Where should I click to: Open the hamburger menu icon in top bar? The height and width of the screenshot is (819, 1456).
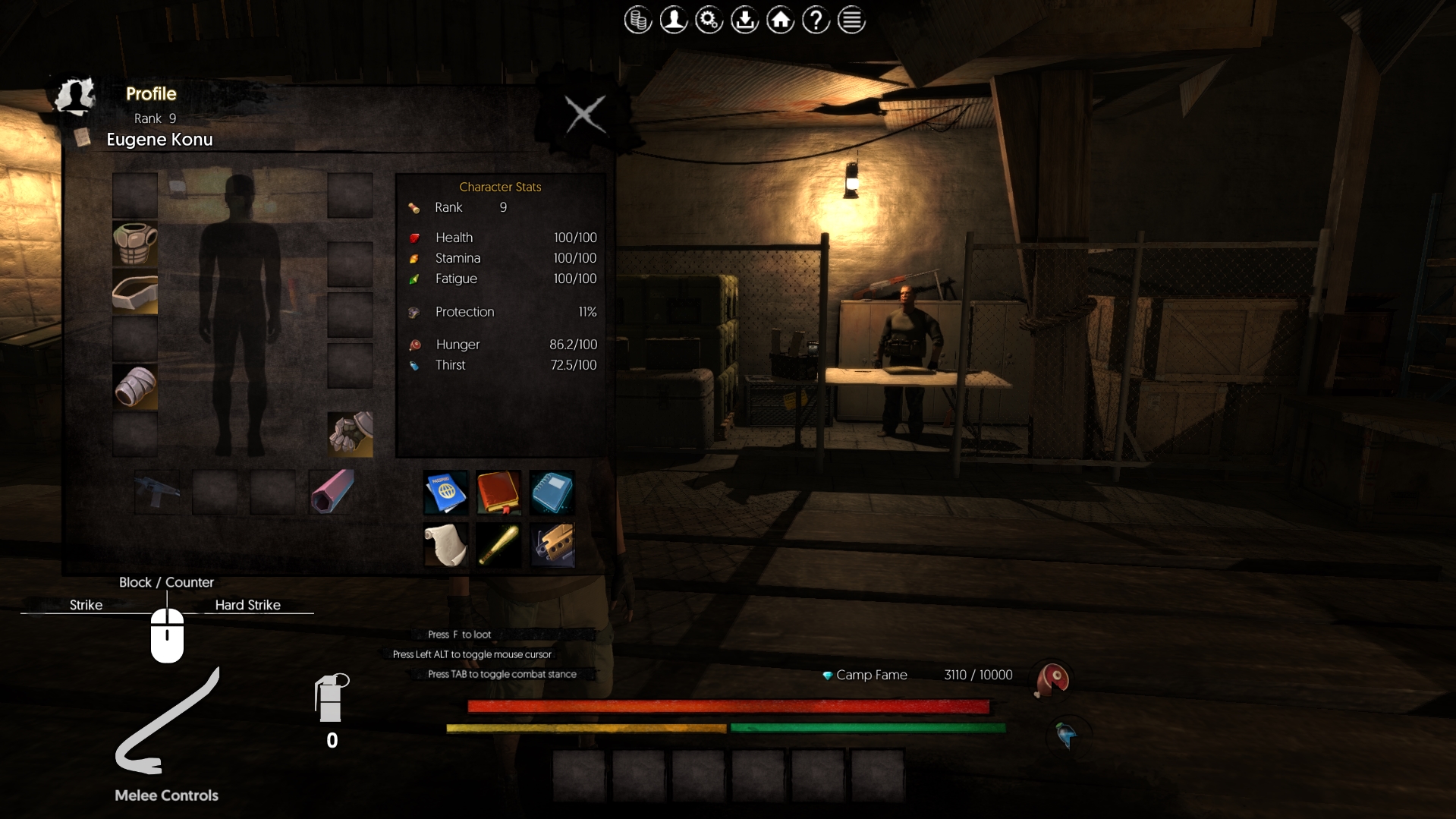coord(851,20)
